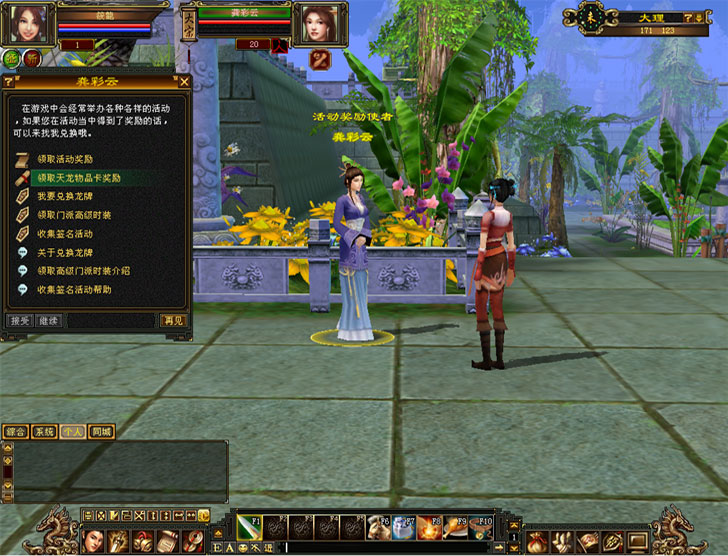Image resolution: width=728 pixels, height=556 pixels.
Task: Open character portrait icon in bottom menu
Action: [x=91, y=540]
